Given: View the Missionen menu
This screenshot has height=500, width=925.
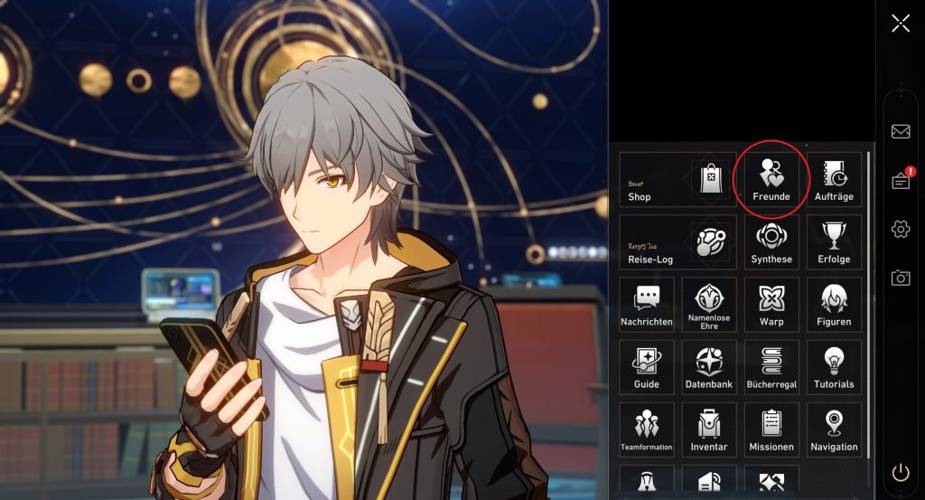Looking at the screenshot, I should (x=771, y=430).
